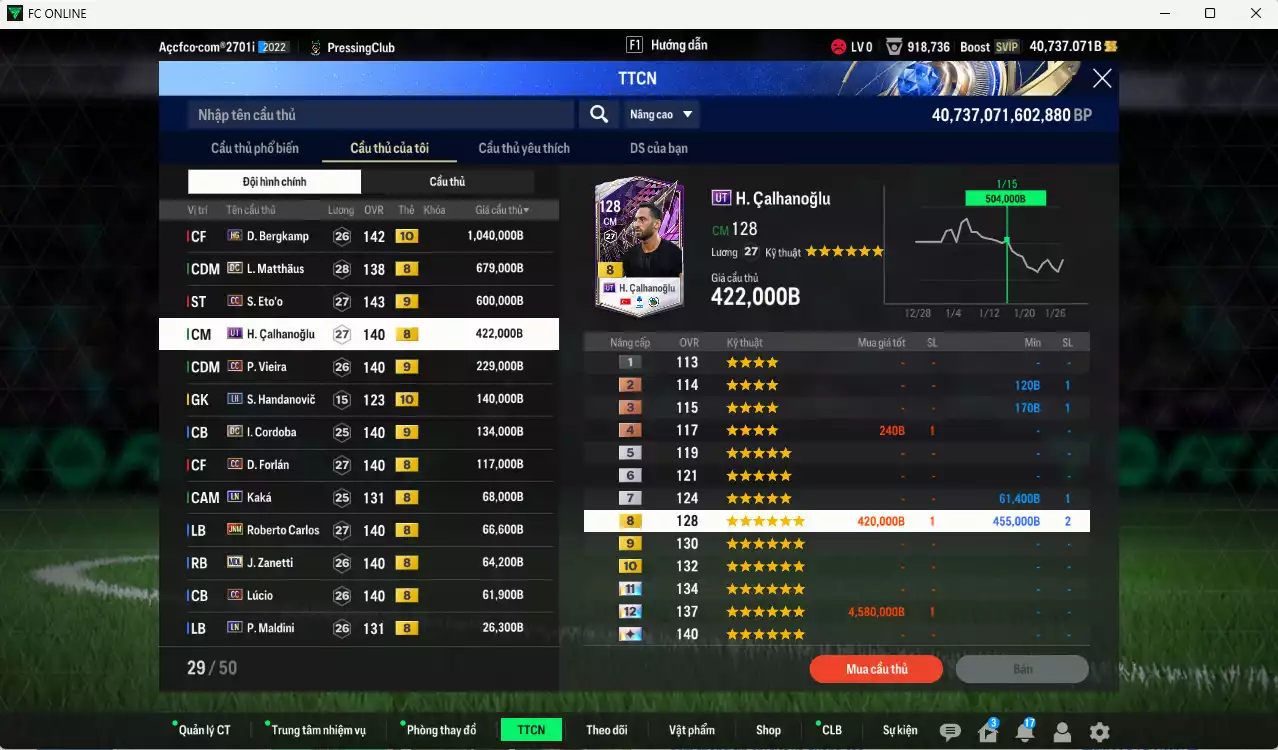Open the Cầu thủ yêu thích tab

[x=523, y=148]
